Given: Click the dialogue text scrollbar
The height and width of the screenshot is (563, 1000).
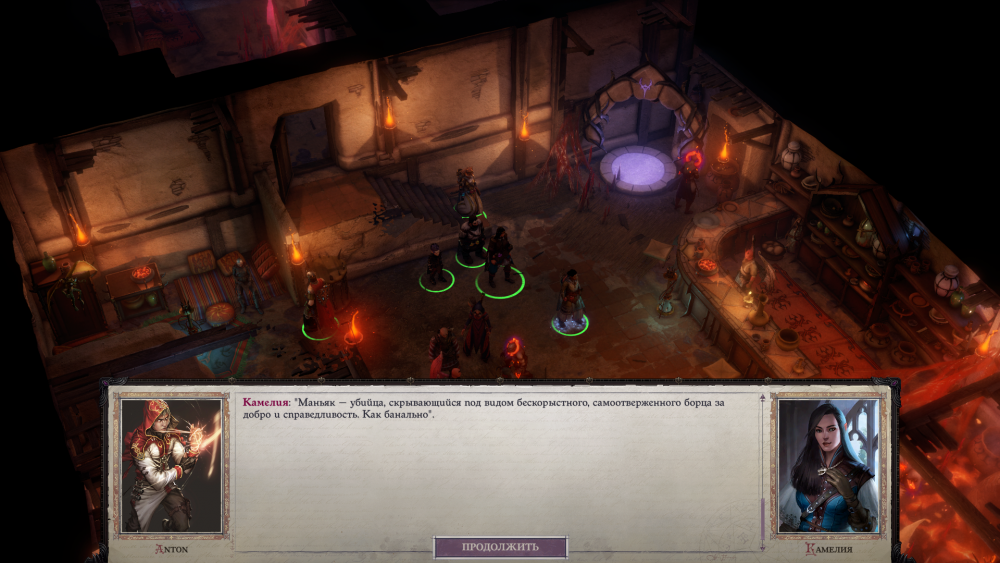Looking at the screenshot, I should 763,510.
